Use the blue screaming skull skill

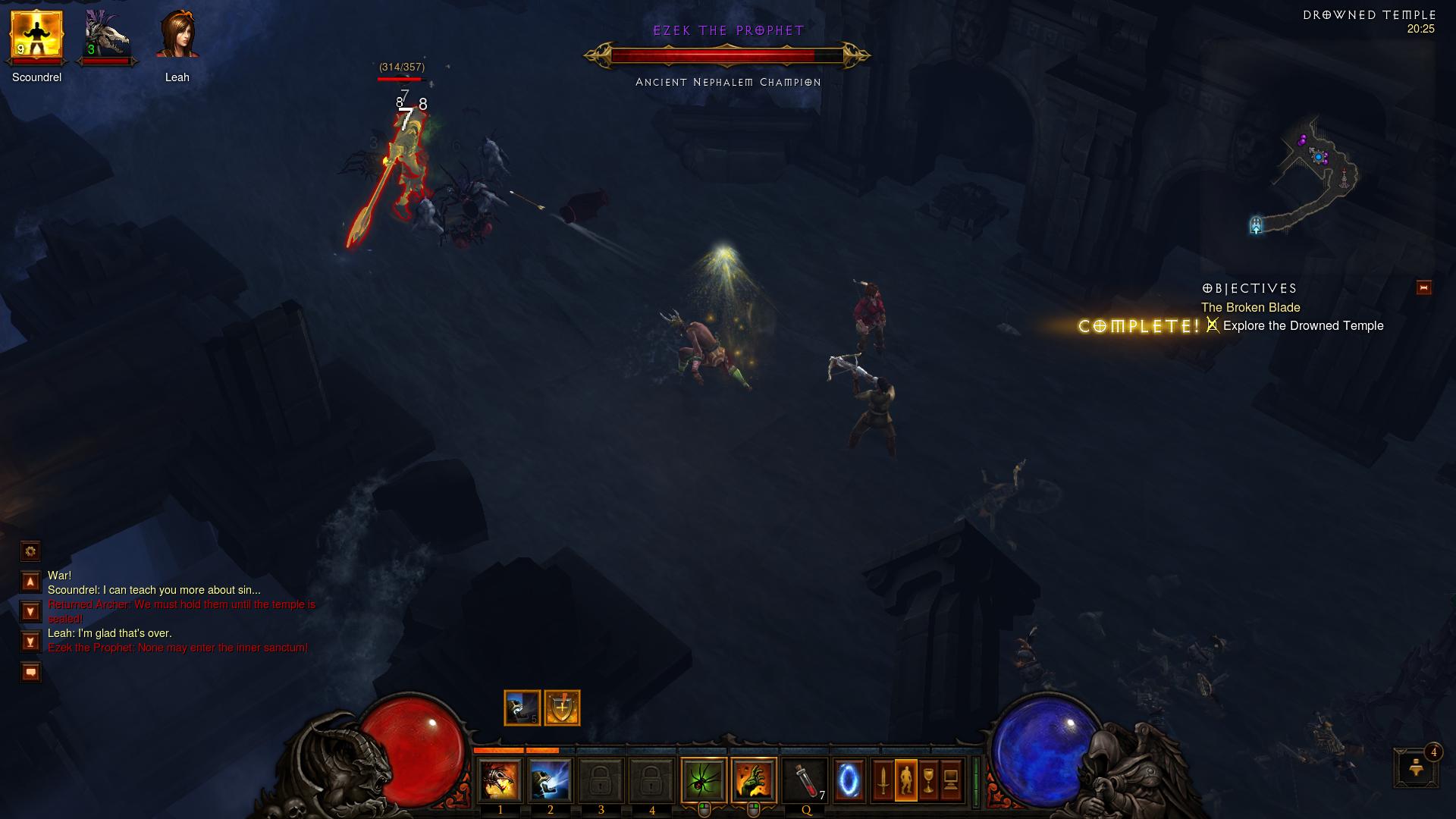551,780
